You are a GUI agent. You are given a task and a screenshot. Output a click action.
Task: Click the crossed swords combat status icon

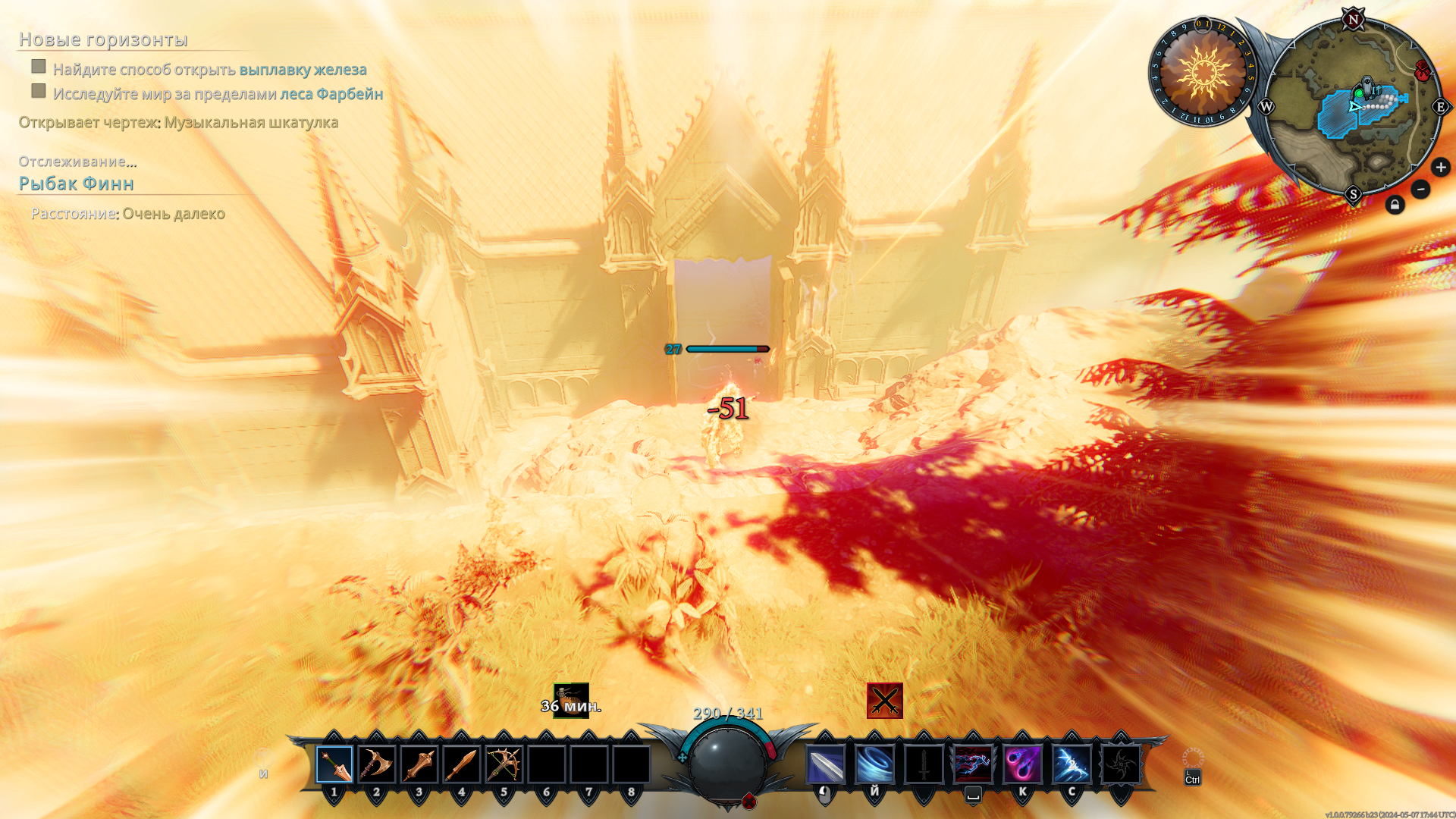pos(885,701)
